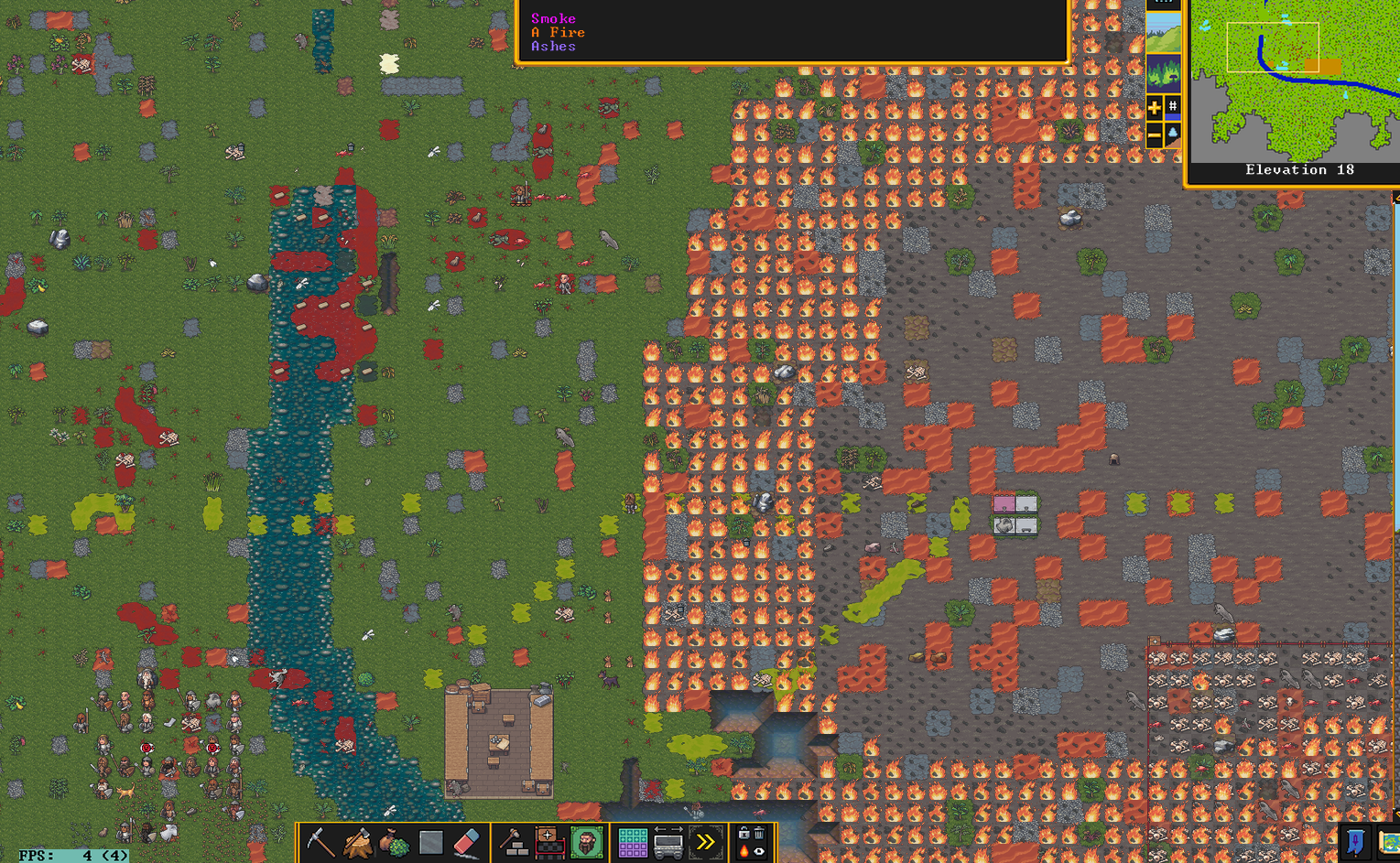This screenshot has width=1400, height=863.
Task: Click the yellow double-arrow traffic designation button
Action: (x=705, y=842)
